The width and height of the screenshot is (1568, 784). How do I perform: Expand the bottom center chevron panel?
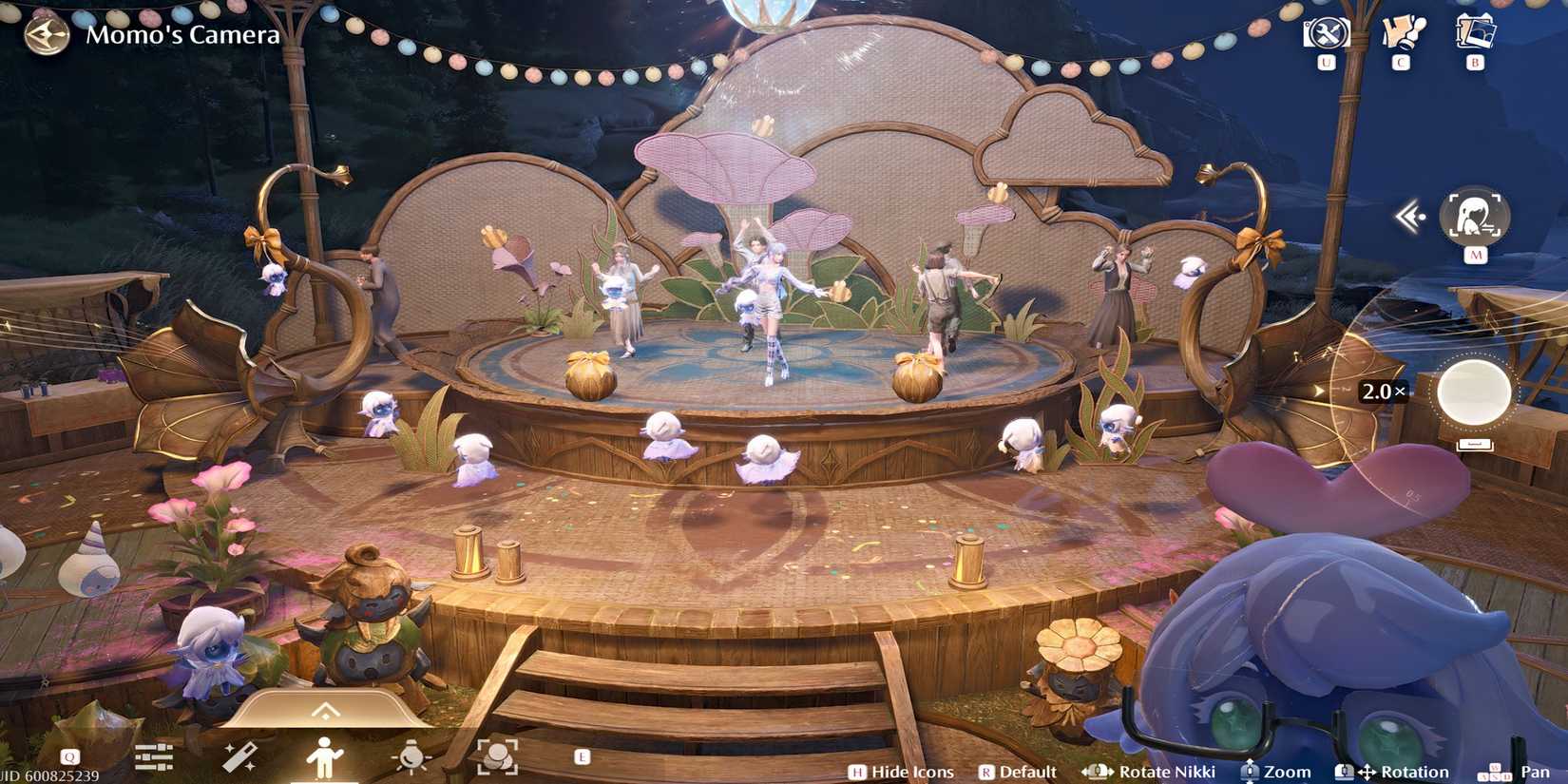tap(327, 708)
